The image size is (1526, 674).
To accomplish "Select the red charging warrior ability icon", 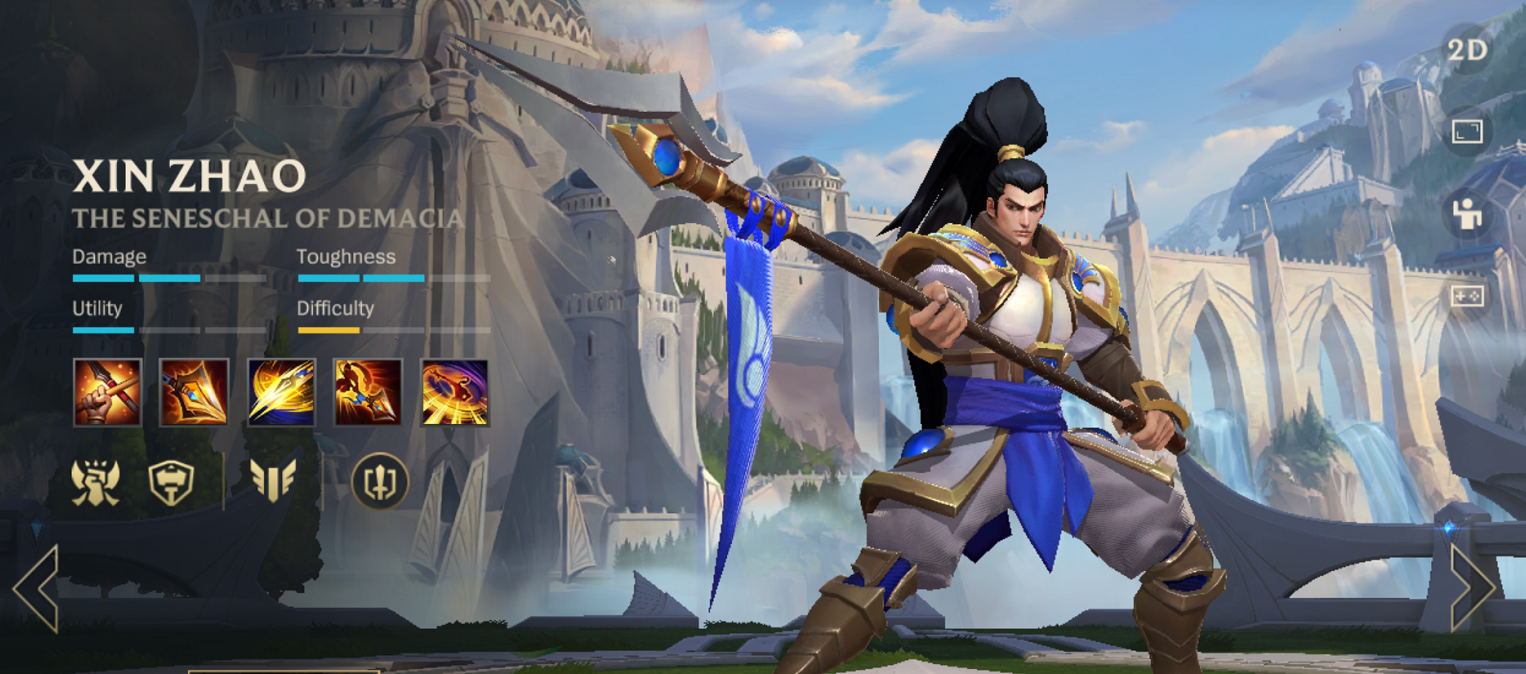I will point(368,392).
